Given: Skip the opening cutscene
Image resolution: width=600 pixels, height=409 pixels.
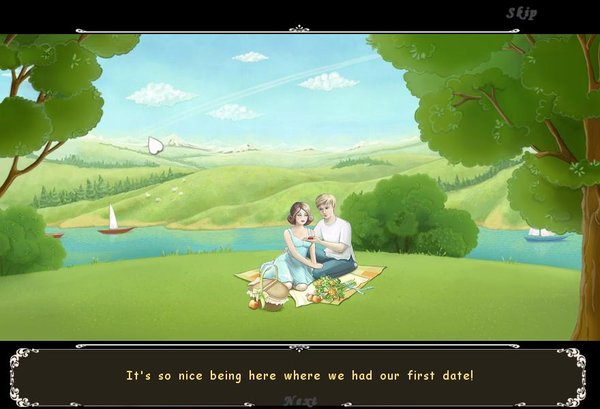Looking at the screenshot, I should 522,13.
